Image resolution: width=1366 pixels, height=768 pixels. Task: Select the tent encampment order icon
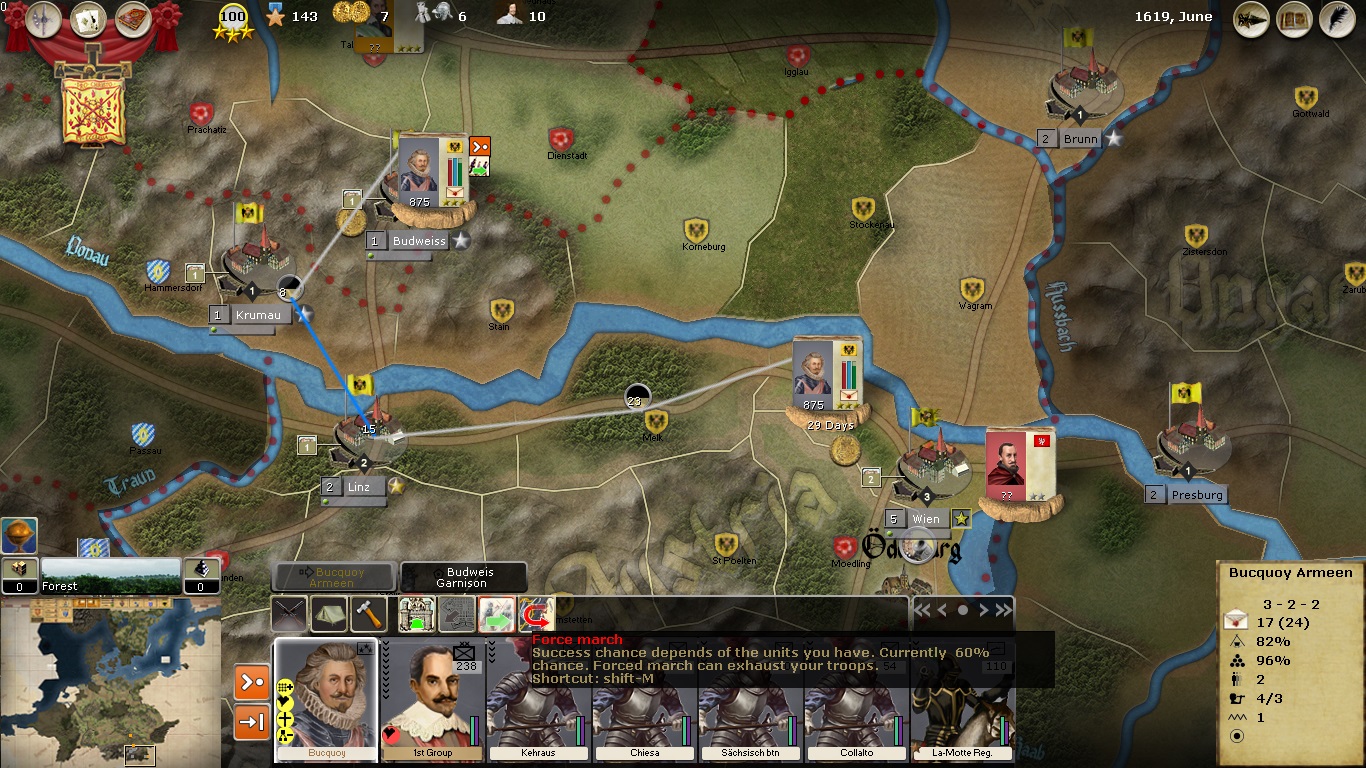pos(328,614)
